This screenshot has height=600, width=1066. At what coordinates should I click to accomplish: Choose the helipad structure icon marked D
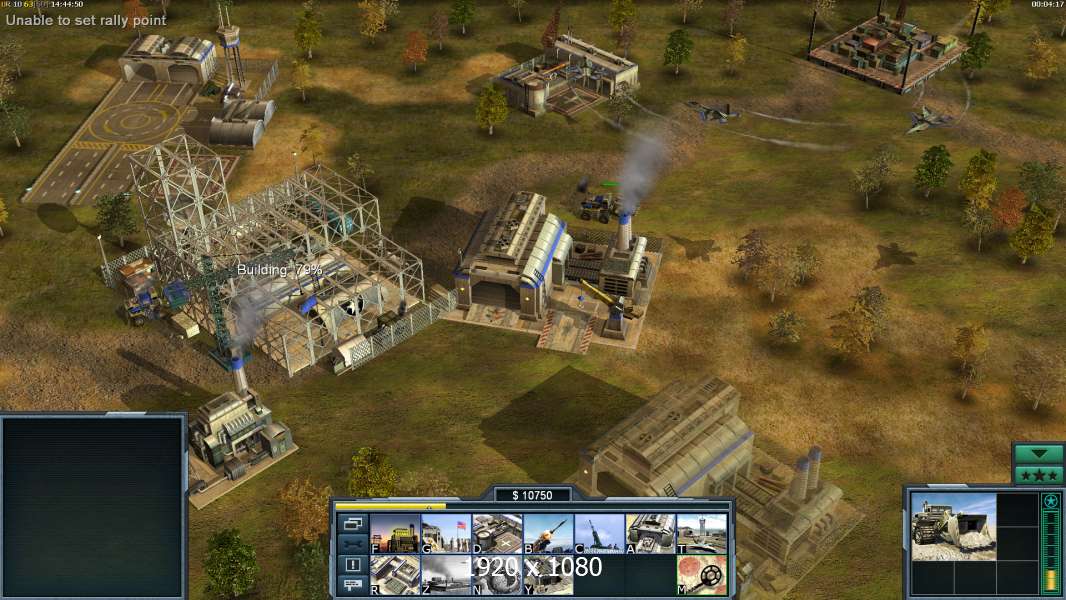click(x=497, y=533)
